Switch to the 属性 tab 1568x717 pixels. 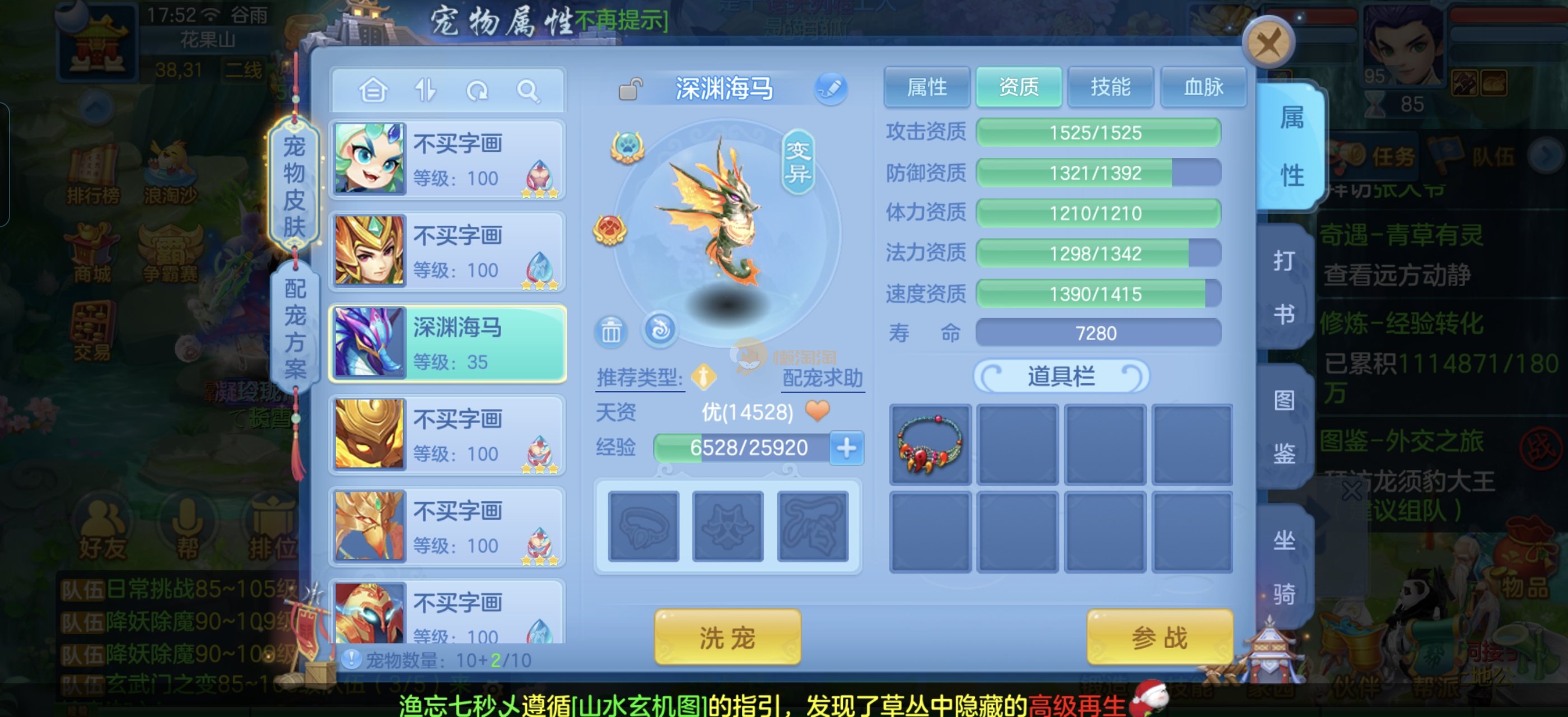coord(926,87)
